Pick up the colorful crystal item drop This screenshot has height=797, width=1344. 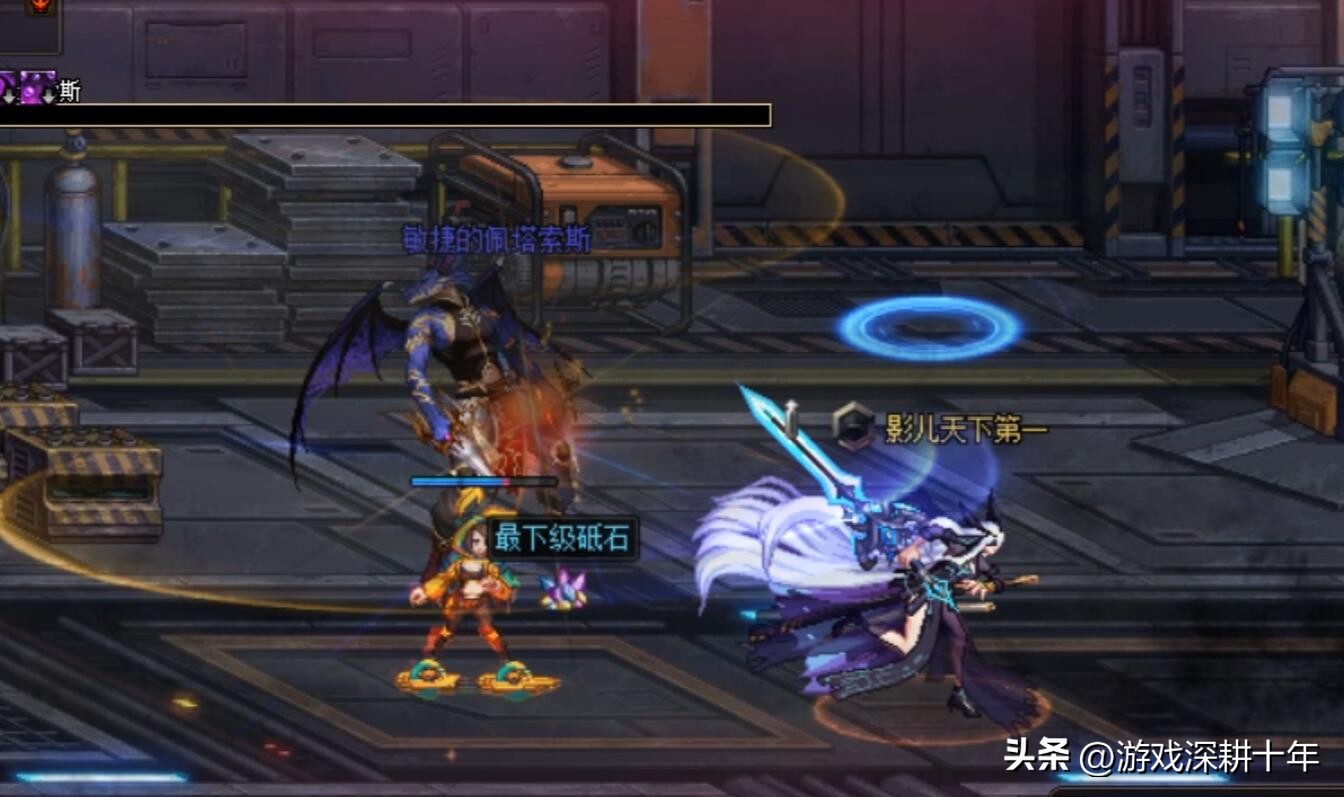(563, 591)
